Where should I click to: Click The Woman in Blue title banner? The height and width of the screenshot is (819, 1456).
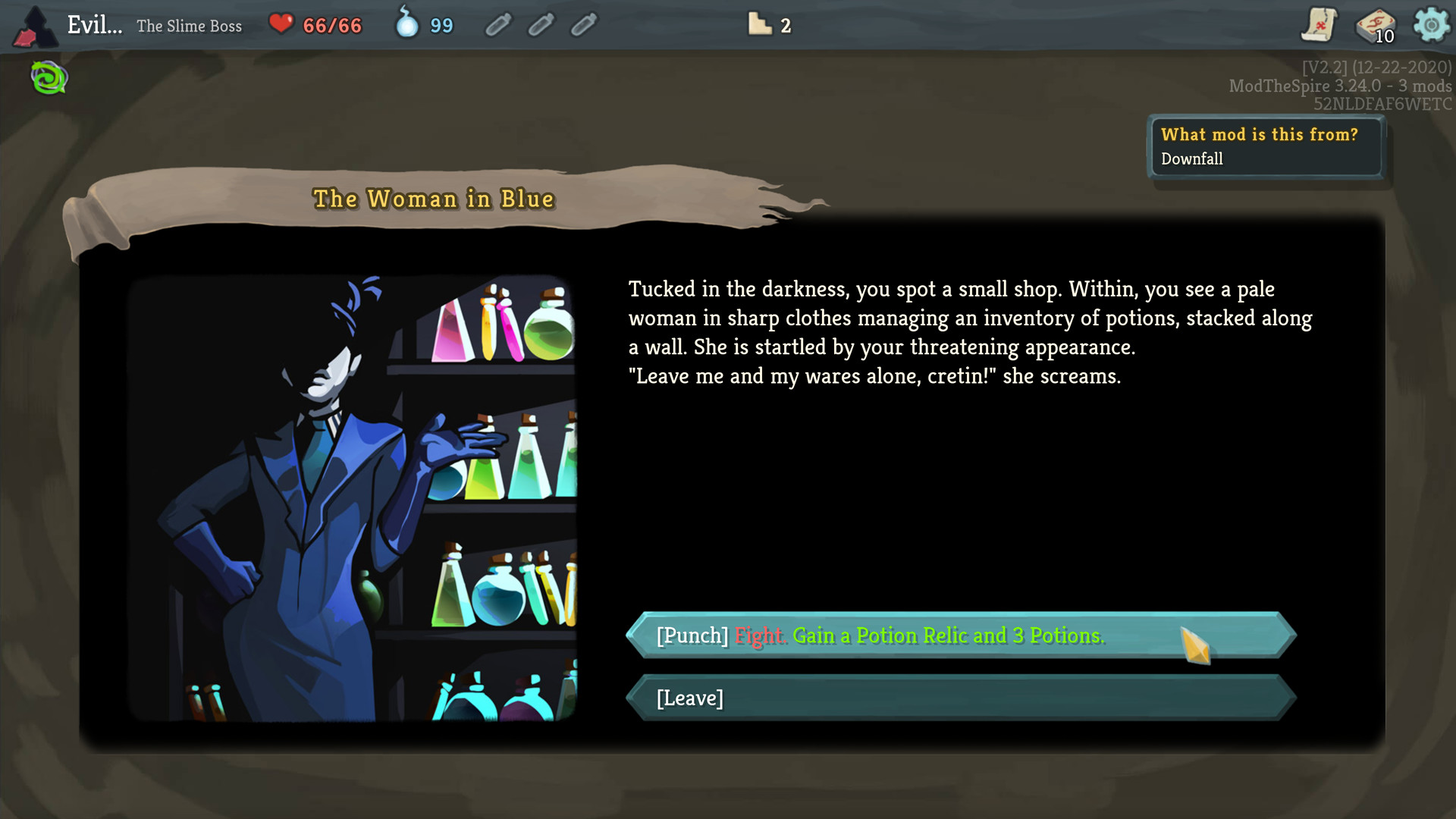(x=435, y=199)
